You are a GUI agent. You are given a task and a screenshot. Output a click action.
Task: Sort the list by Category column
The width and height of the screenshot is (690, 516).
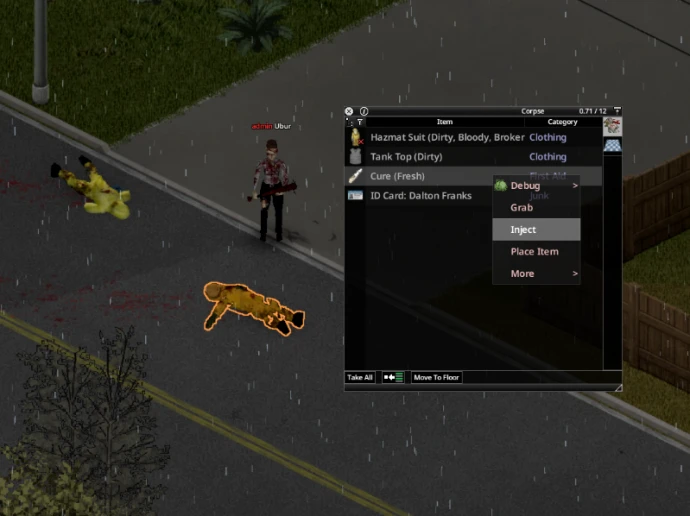point(562,122)
